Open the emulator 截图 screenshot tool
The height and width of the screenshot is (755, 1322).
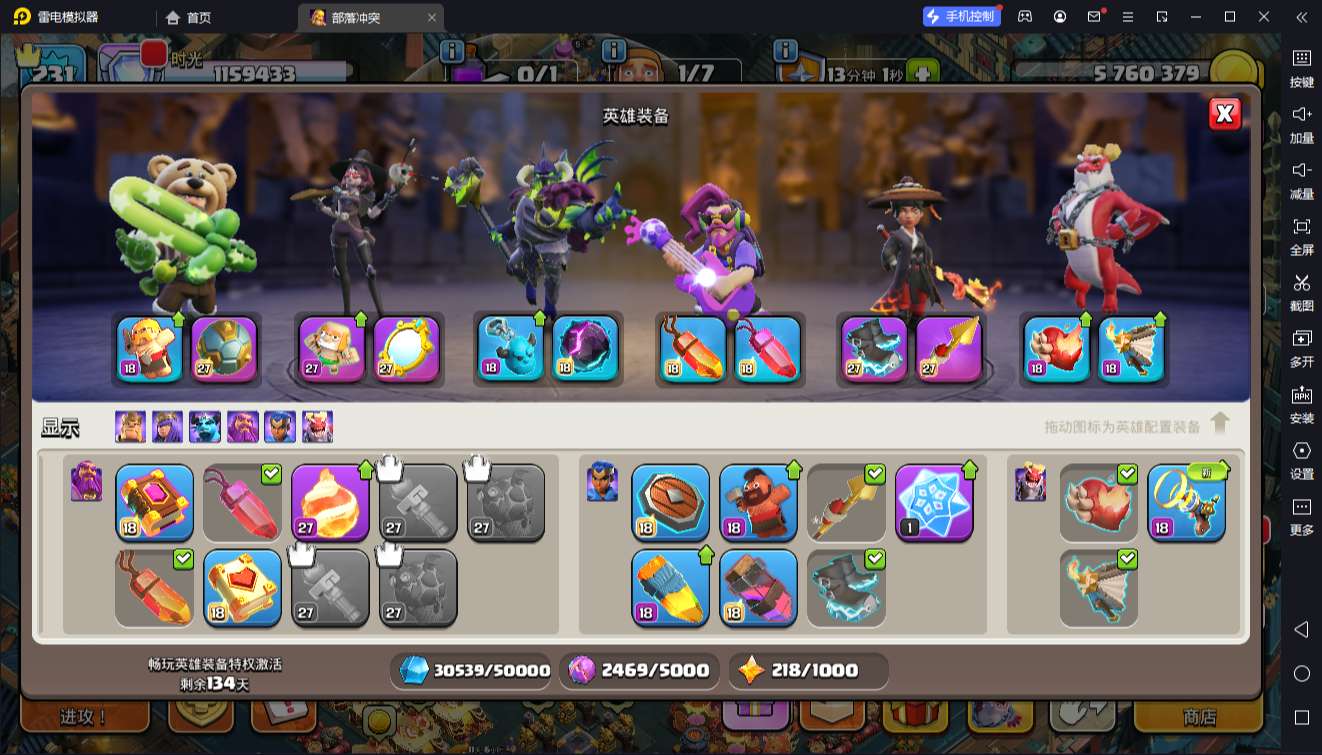pos(1301,291)
